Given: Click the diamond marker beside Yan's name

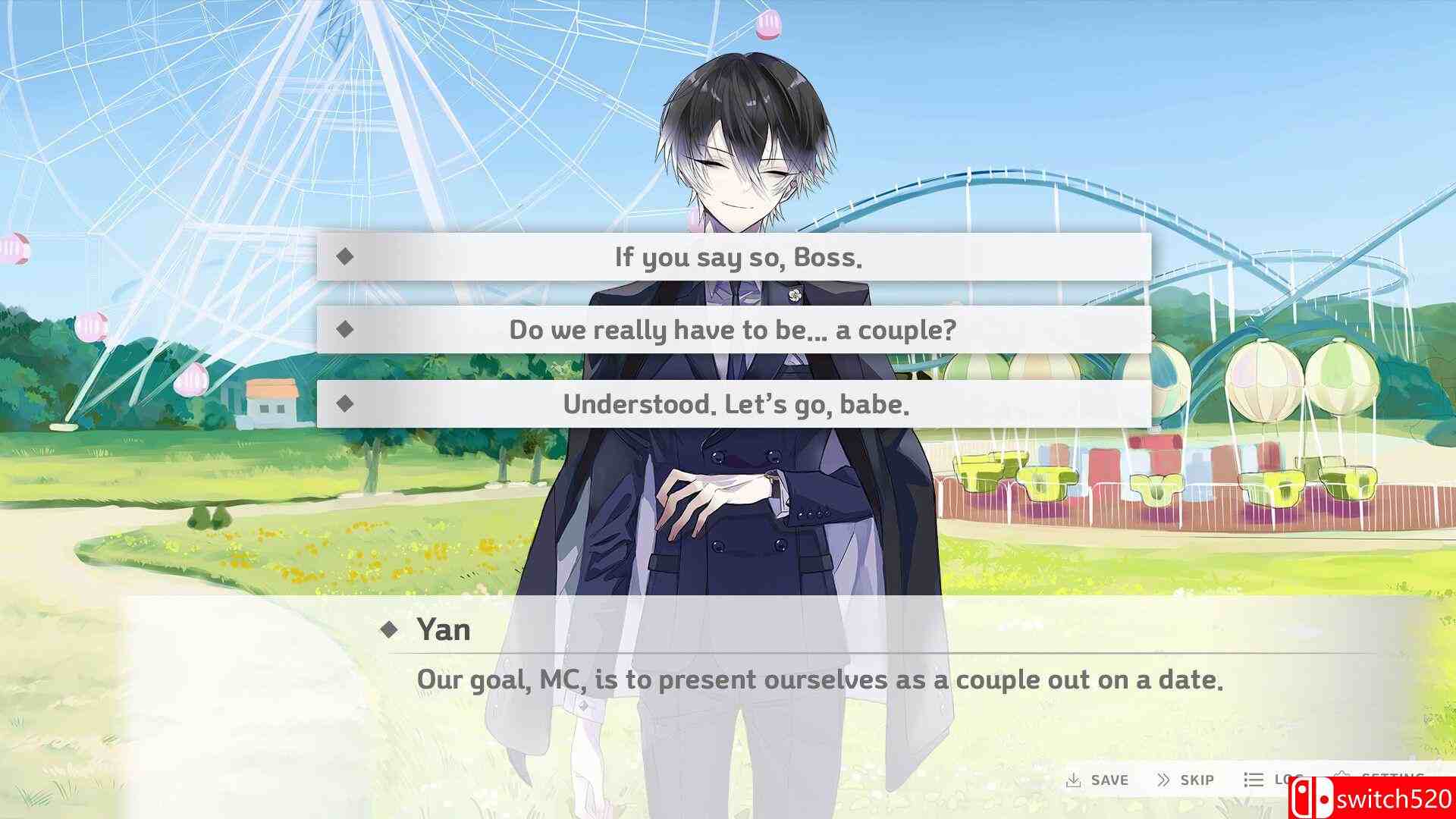Looking at the screenshot, I should 391,630.
